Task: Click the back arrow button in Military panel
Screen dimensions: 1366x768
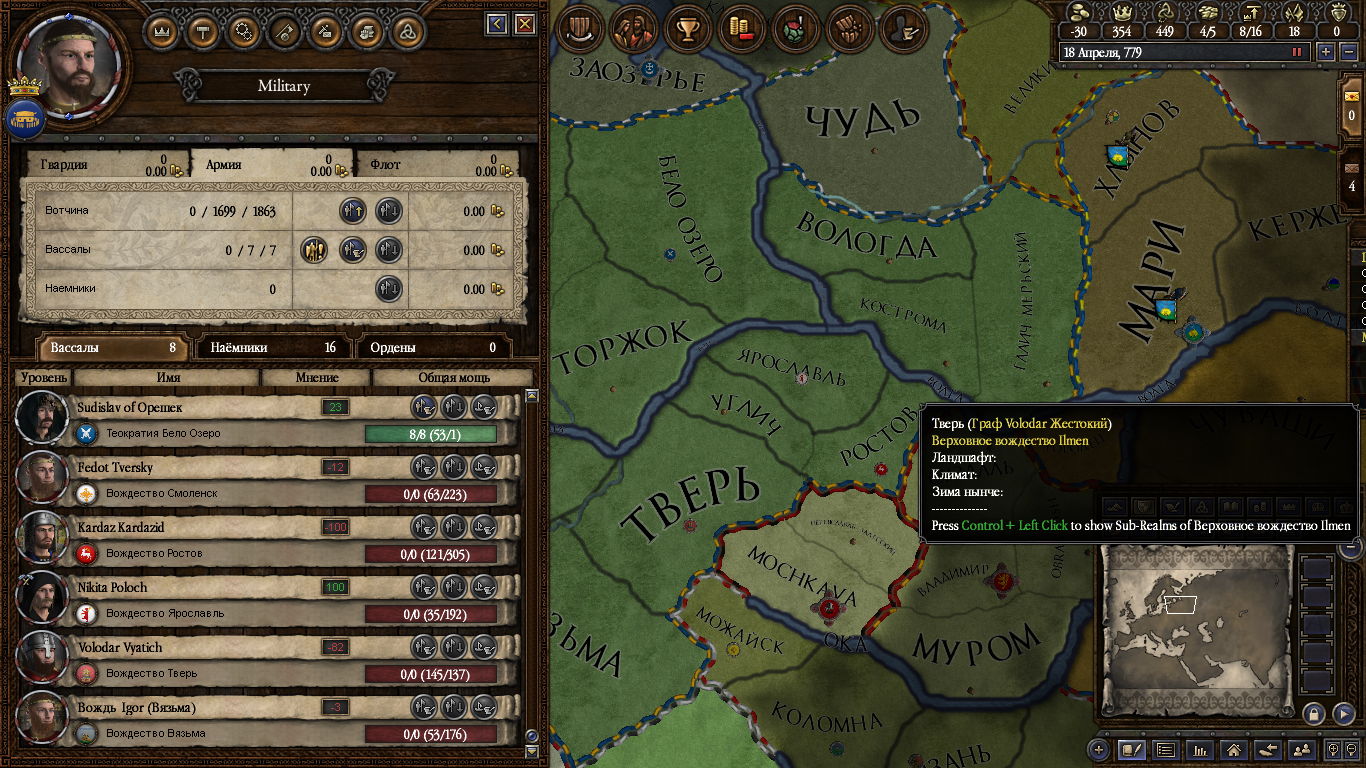Action: pos(497,23)
